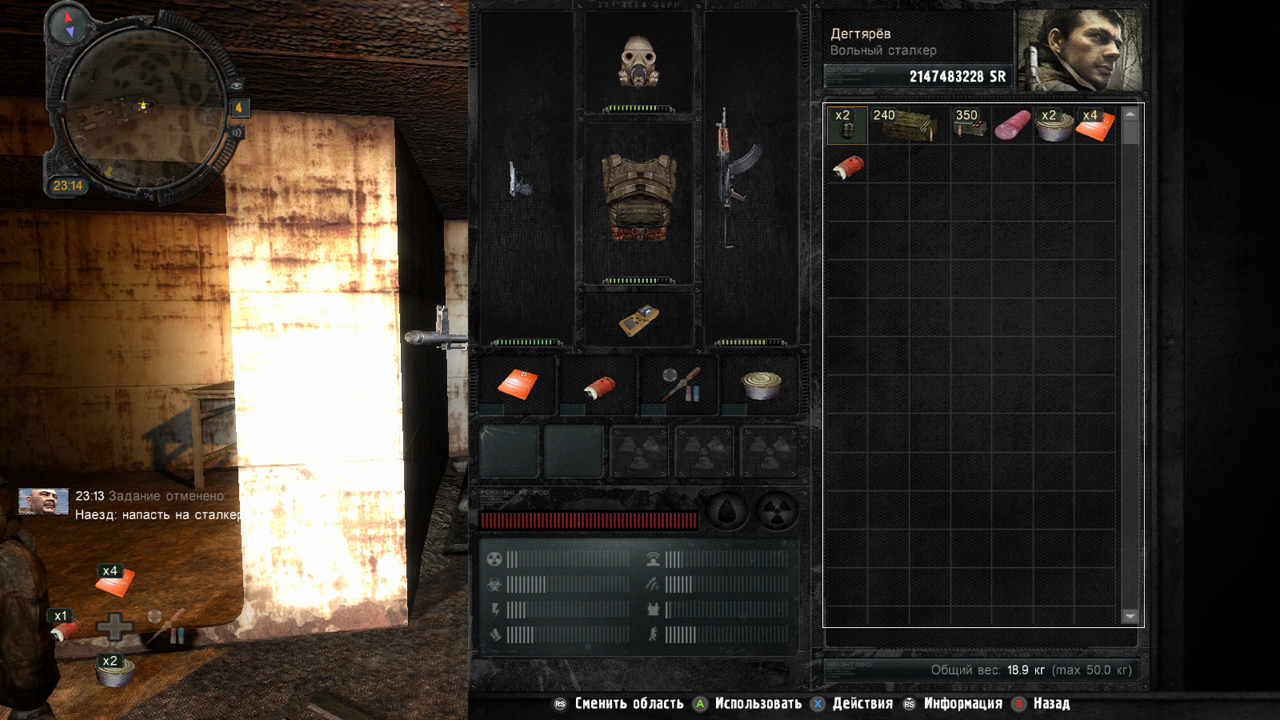Viewport: 1280px width, 720px height.
Task: Click Degtyarev's character portrait
Action: (x=1080, y=50)
